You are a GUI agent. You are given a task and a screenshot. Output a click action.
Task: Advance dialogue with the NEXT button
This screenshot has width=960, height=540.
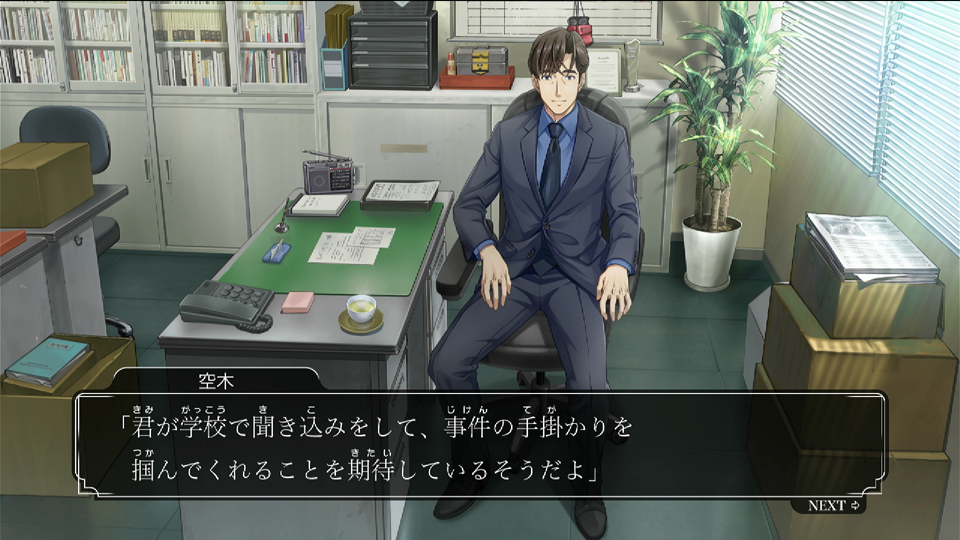834,506
